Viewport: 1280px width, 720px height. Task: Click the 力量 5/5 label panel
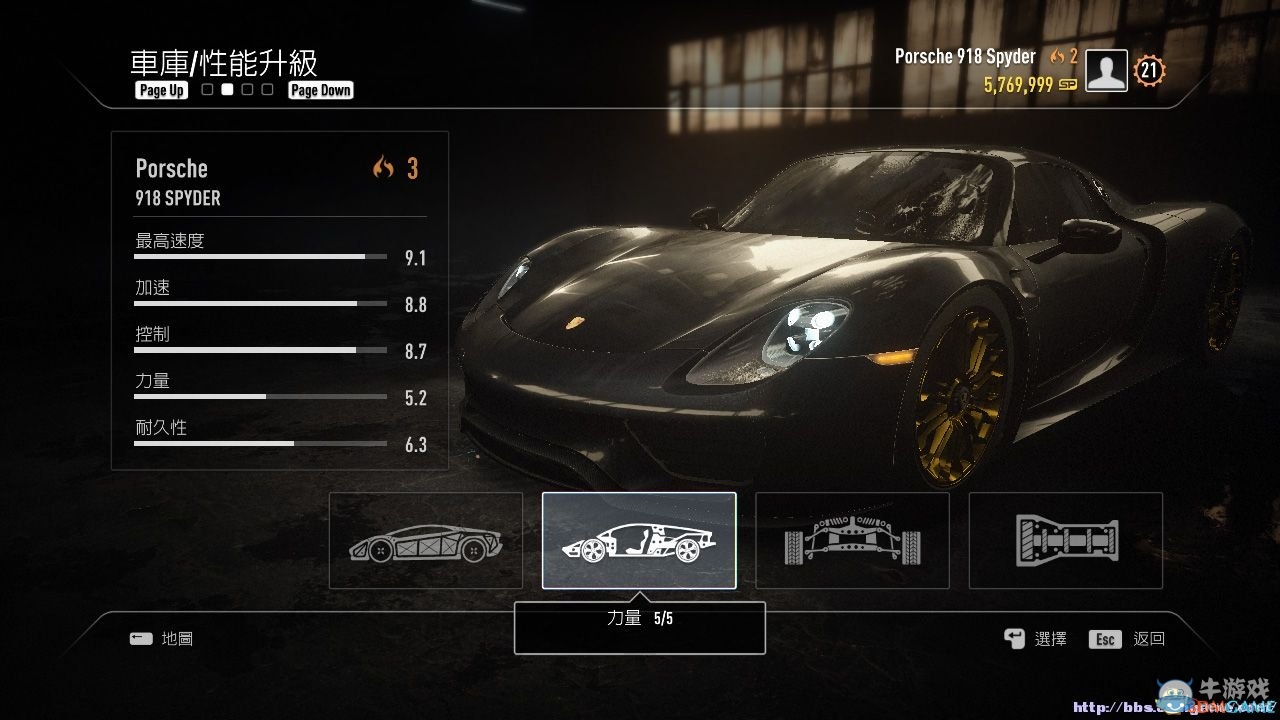(x=639, y=627)
